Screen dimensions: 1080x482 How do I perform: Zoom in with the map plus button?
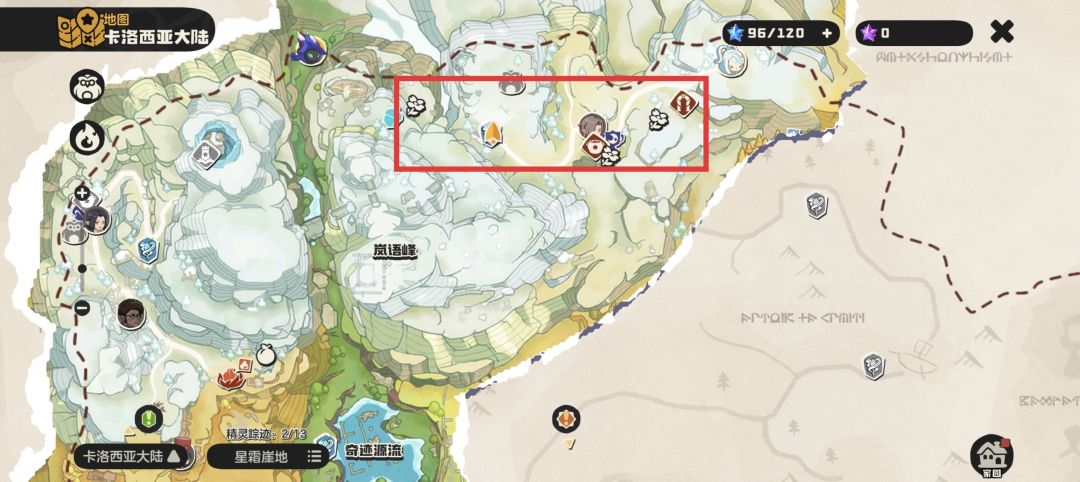(x=82, y=194)
